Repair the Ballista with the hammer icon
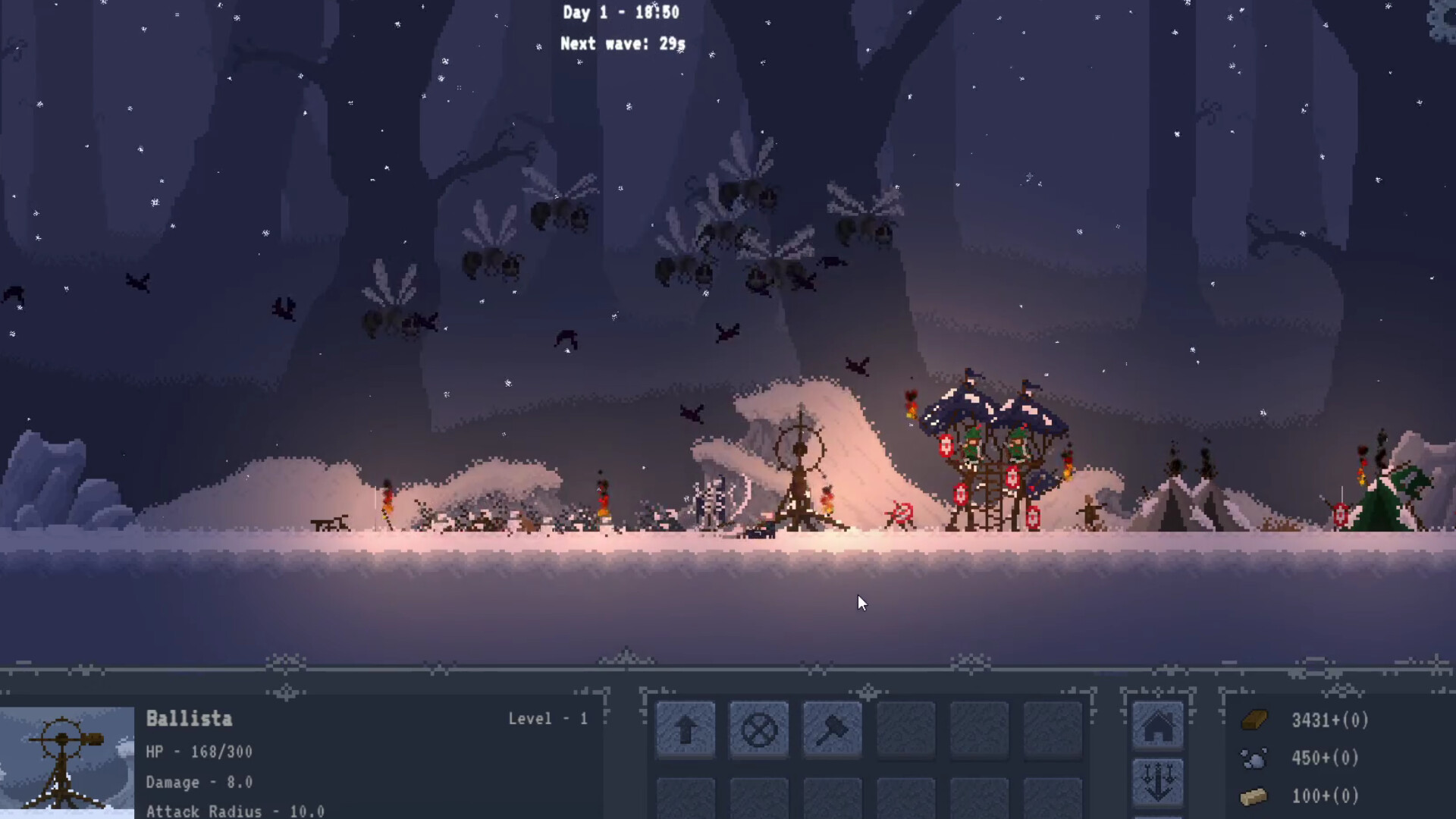 click(831, 730)
